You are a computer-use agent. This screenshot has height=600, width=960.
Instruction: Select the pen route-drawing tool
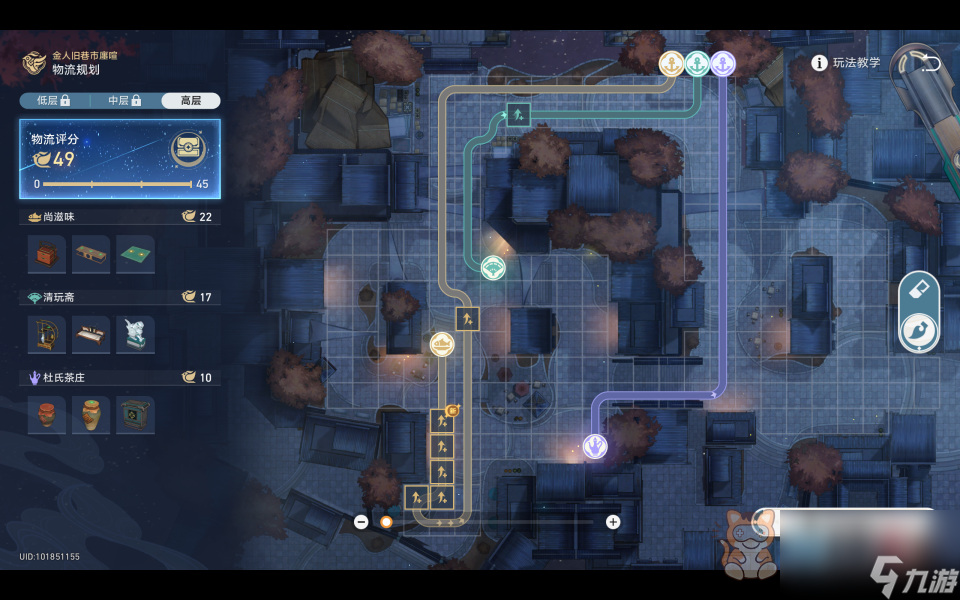pos(919,332)
